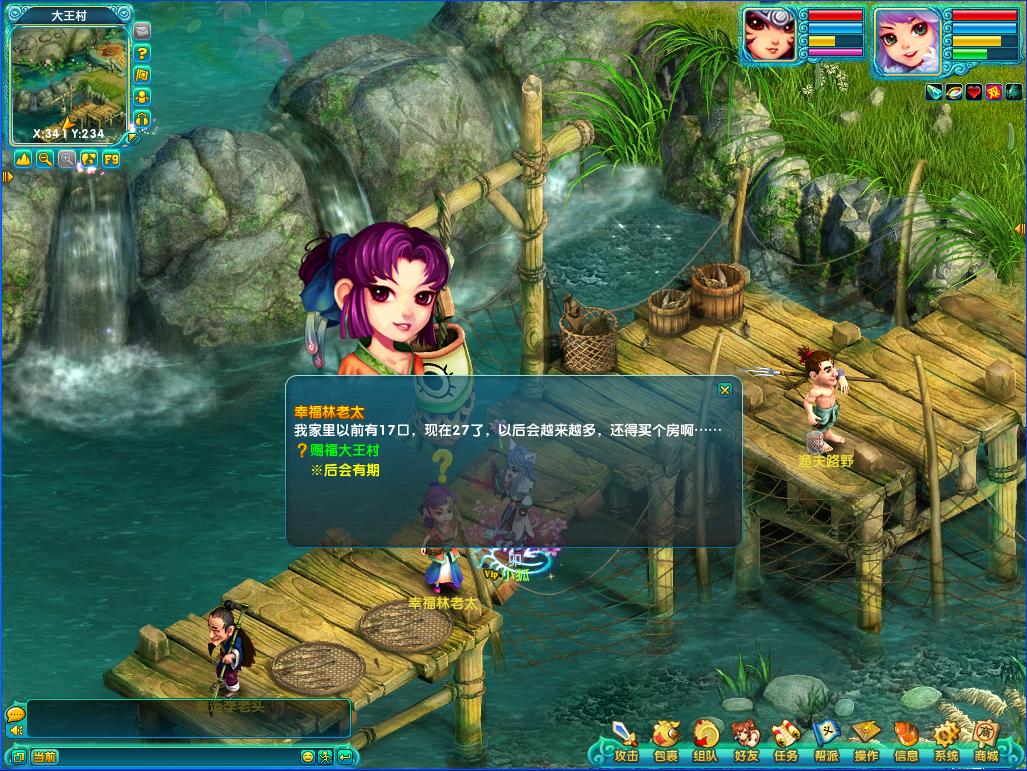
Task: Select the purple-haired character portrait
Action: coord(906,42)
